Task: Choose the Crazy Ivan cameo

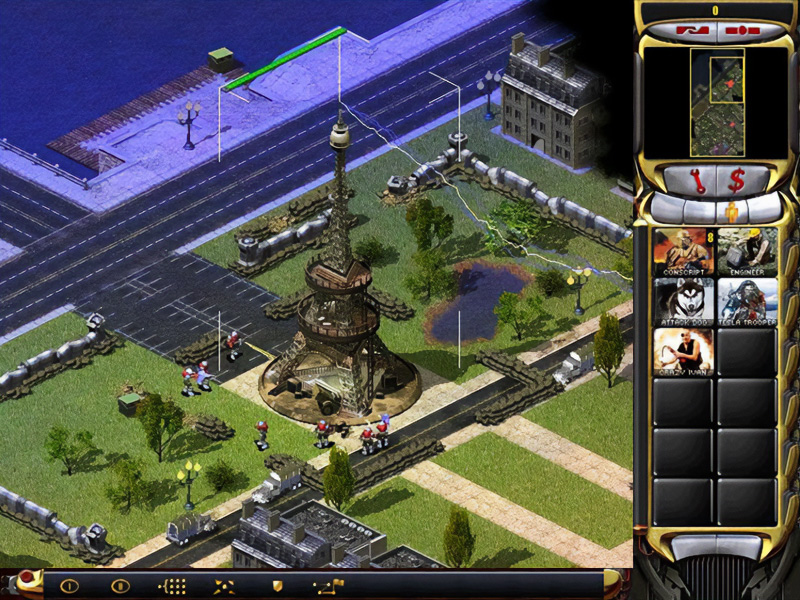Action: click(x=684, y=351)
